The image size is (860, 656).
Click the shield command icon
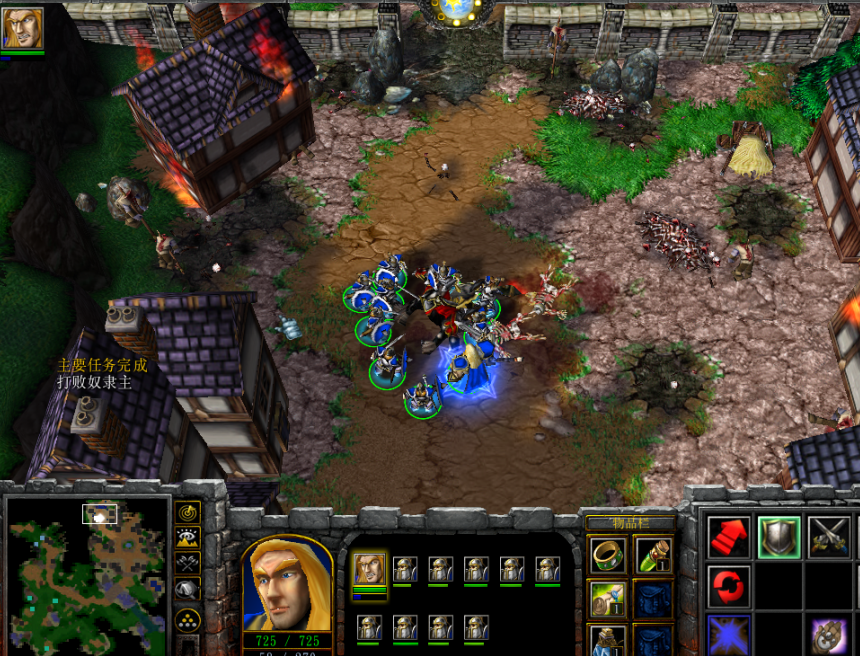pos(778,538)
